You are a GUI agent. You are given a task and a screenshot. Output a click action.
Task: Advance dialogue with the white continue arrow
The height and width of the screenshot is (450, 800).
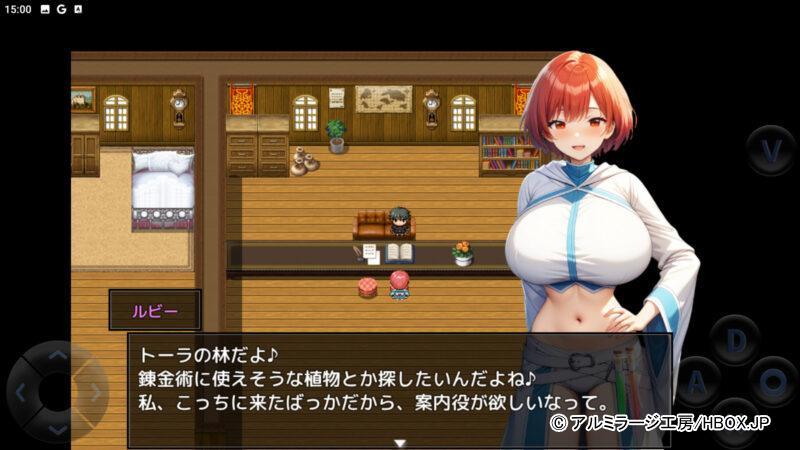[x=400, y=442]
